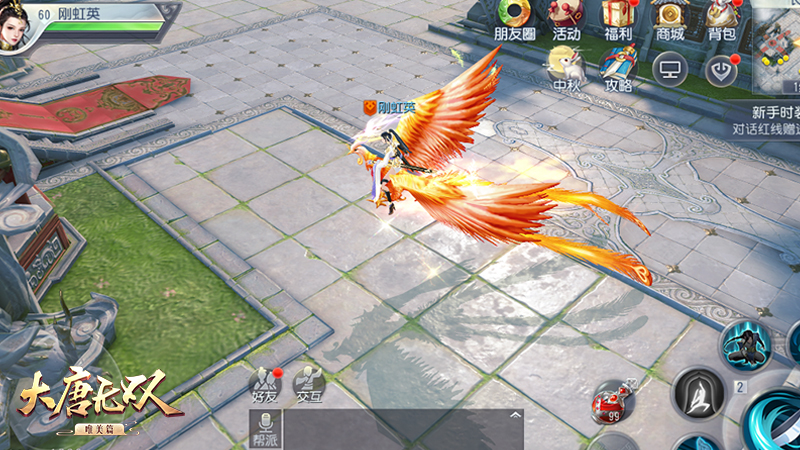This screenshot has width=800, height=450.
Task: Activate the dark swordsman skill icon
Action: click(x=746, y=345)
